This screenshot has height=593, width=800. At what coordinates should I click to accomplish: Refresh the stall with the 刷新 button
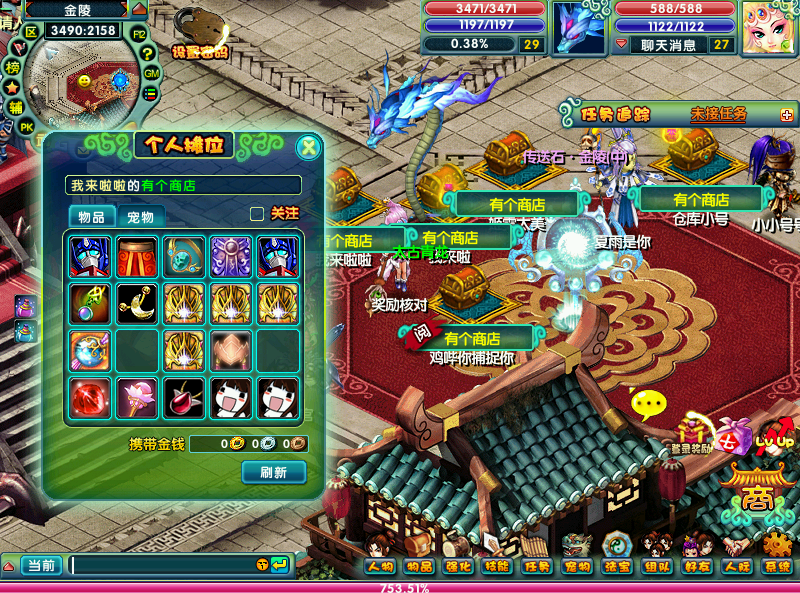273,472
